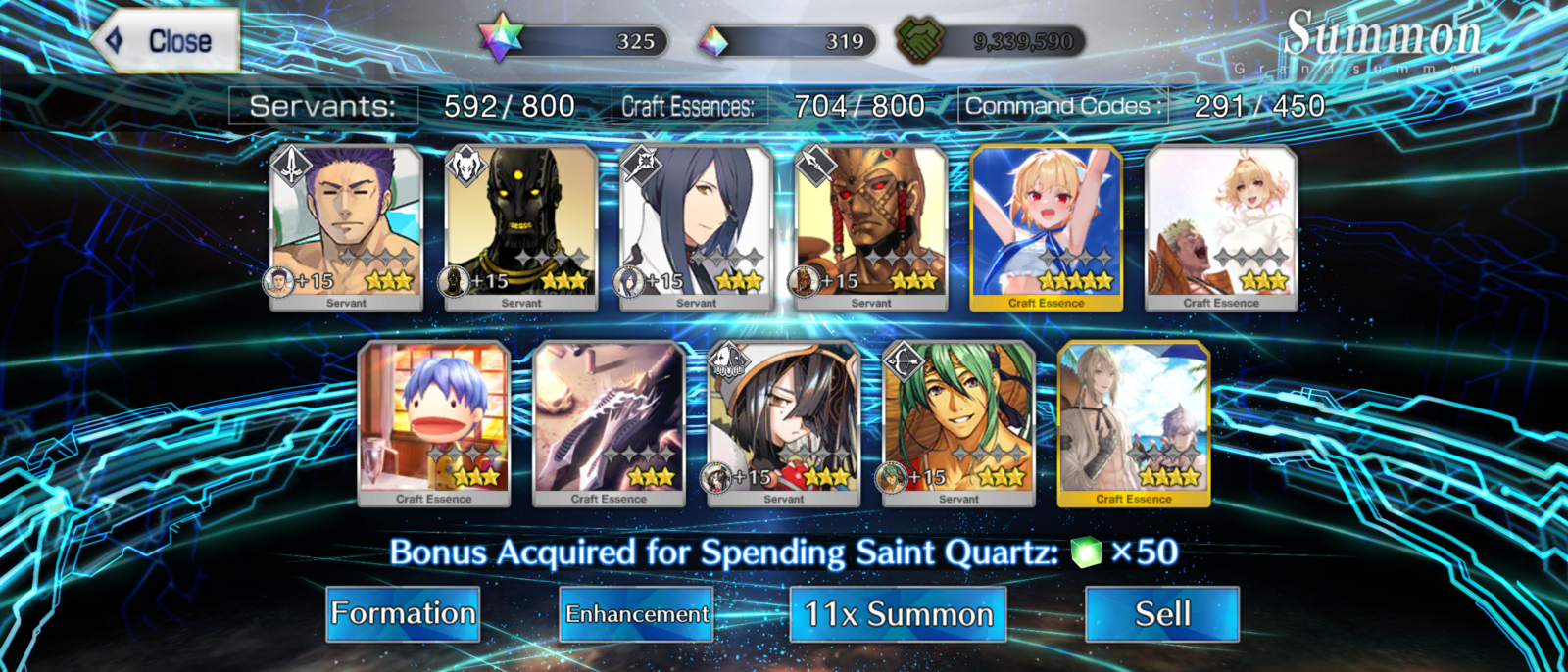Select the blue-haired doll Craft Essence card

434,423
